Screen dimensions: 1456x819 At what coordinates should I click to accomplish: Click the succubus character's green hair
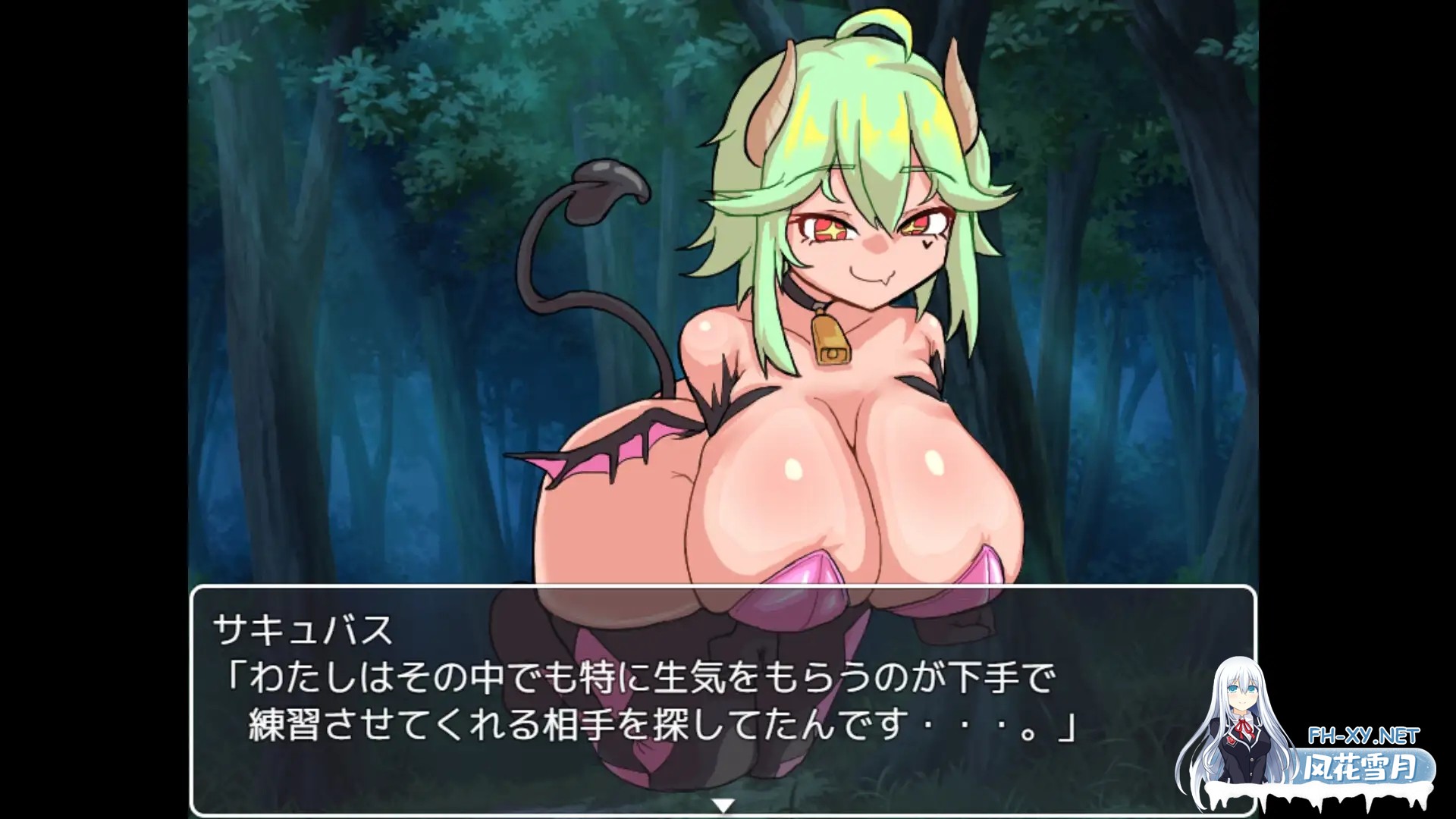864,106
